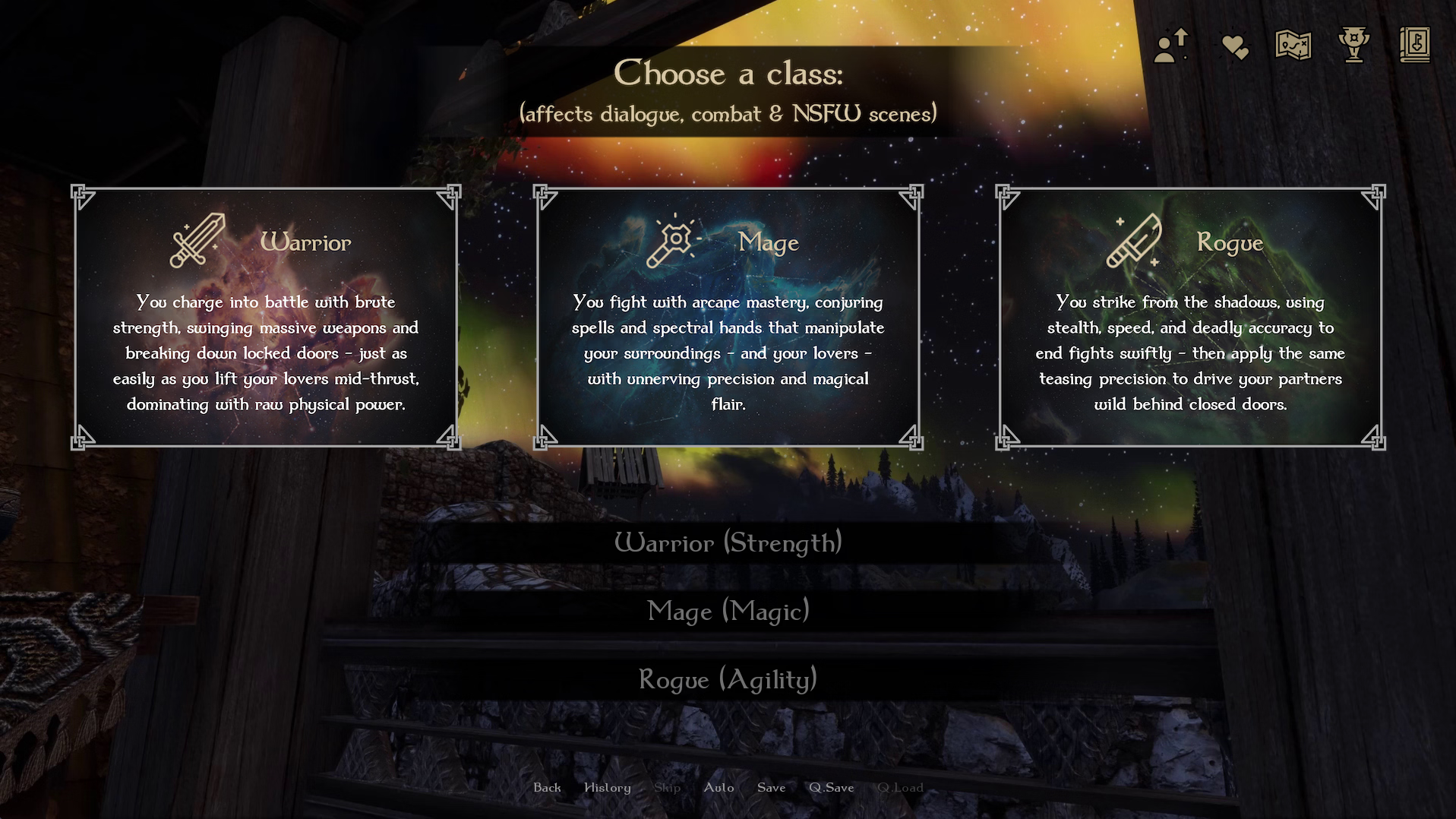The width and height of the screenshot is (1456, 819).
Task: Open the History log
Action: [x=607, y=788]
